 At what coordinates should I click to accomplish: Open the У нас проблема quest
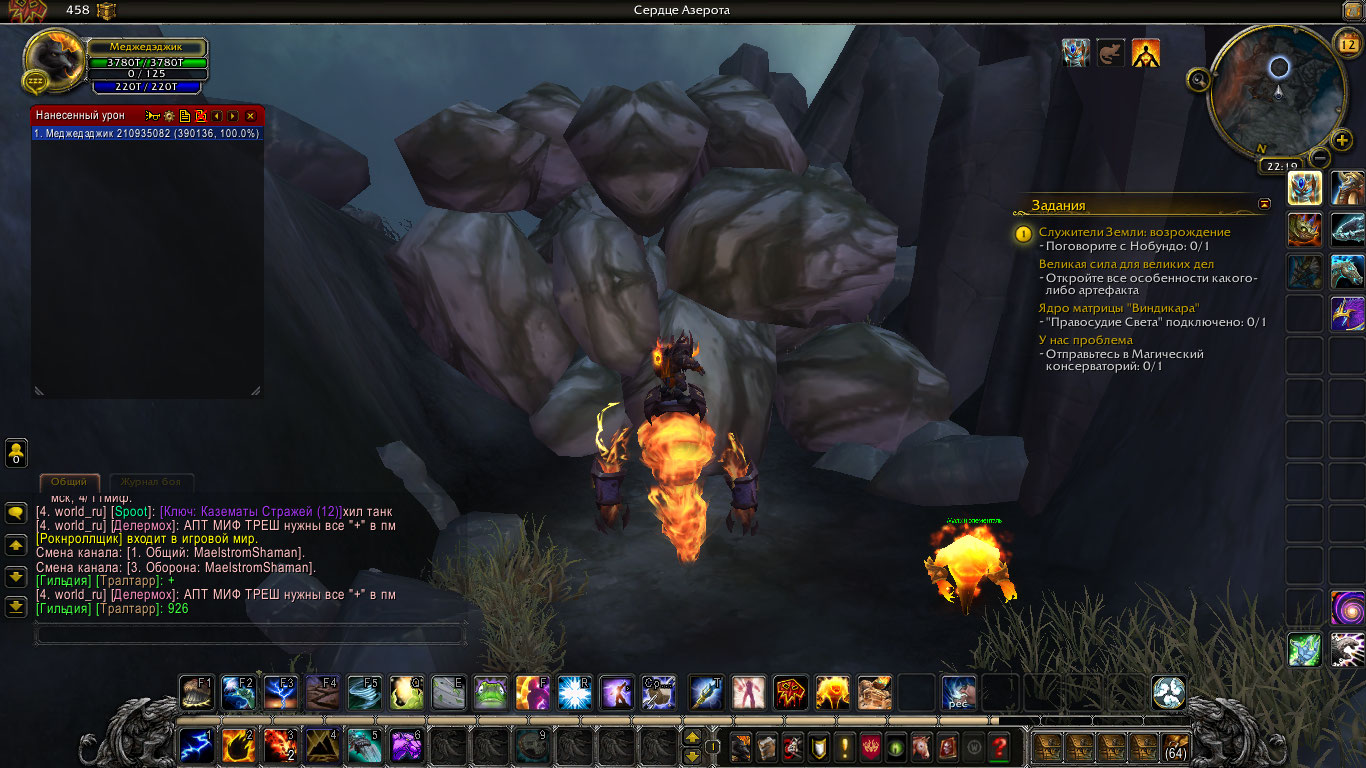pos(1085,340)
